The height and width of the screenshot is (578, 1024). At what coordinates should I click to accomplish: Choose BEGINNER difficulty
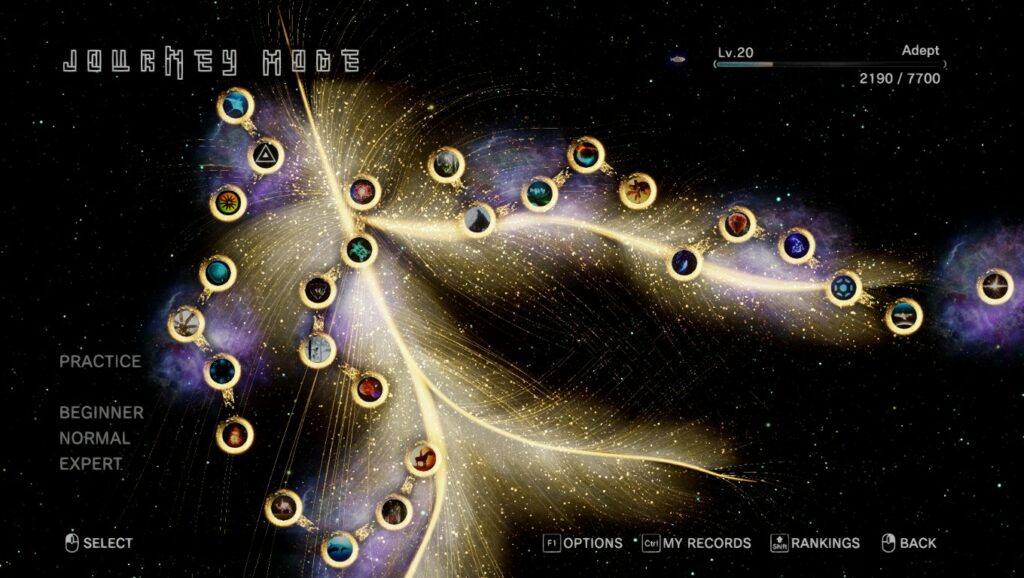[x=101, y=412]
